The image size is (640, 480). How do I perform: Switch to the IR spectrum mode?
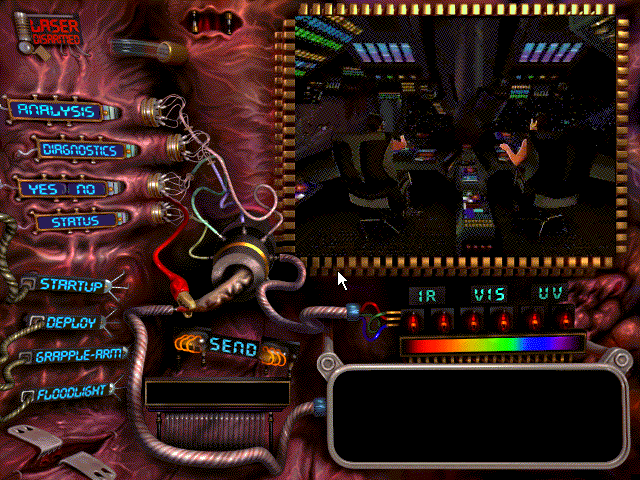[428, 295]
